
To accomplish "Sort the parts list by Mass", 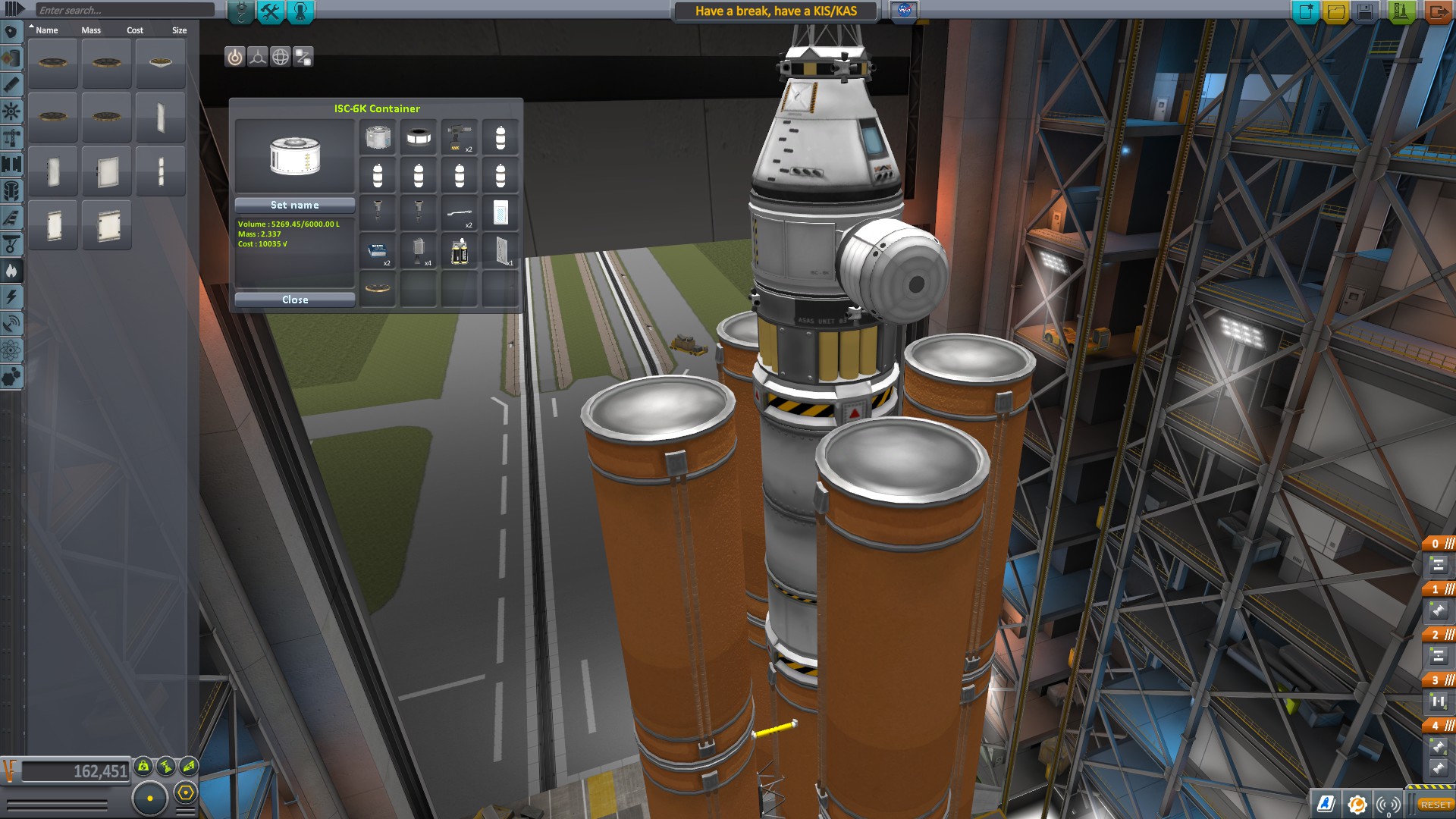I will pyautogui.click(x=91, y=30).
